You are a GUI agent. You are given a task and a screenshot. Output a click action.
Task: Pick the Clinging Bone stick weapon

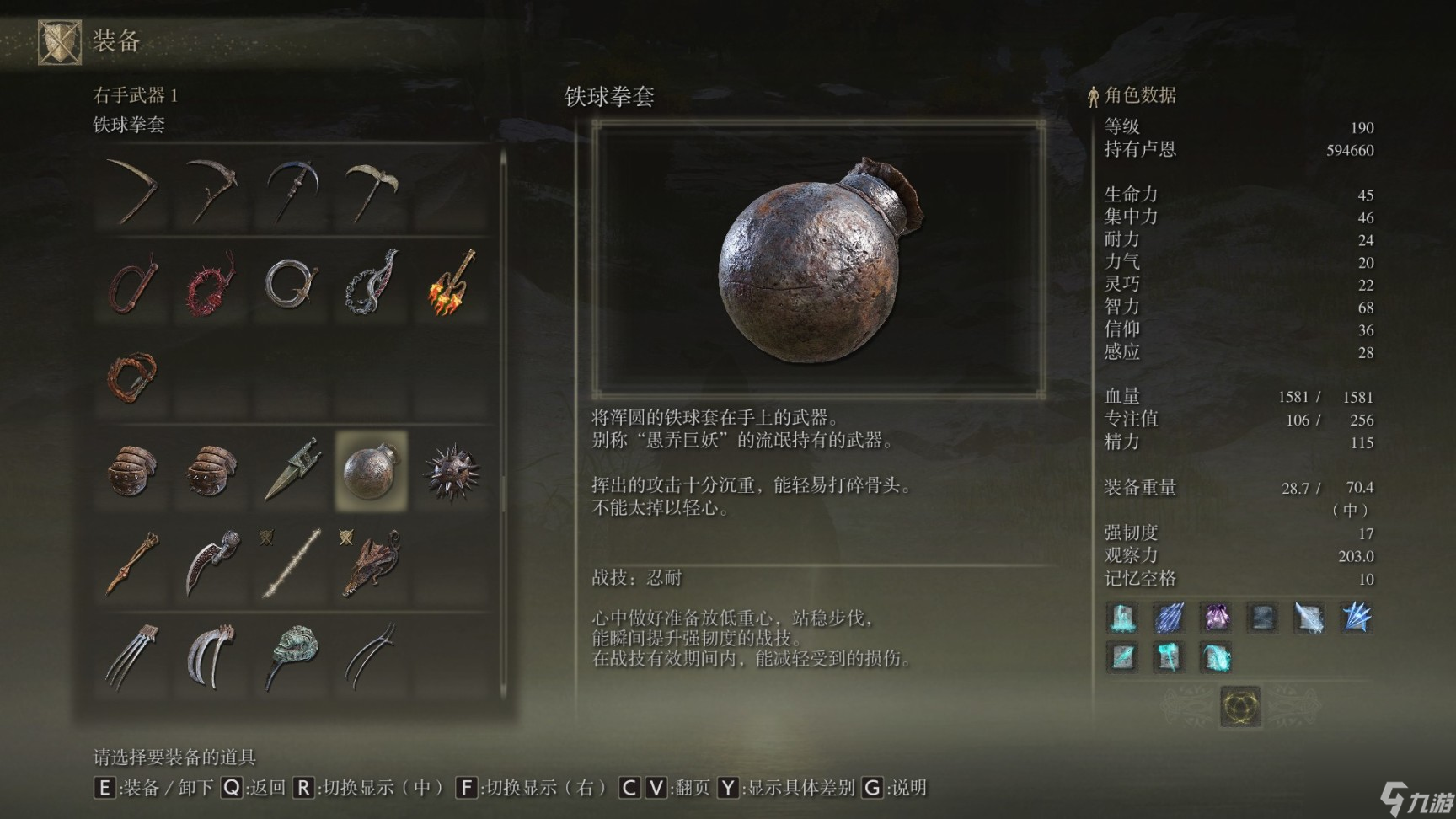(132, 562)
